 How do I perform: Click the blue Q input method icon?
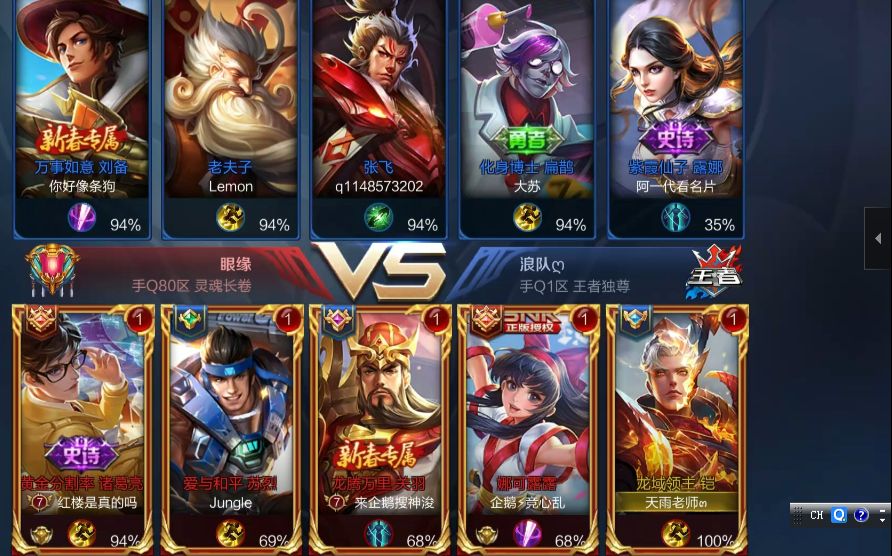point(839,515)
